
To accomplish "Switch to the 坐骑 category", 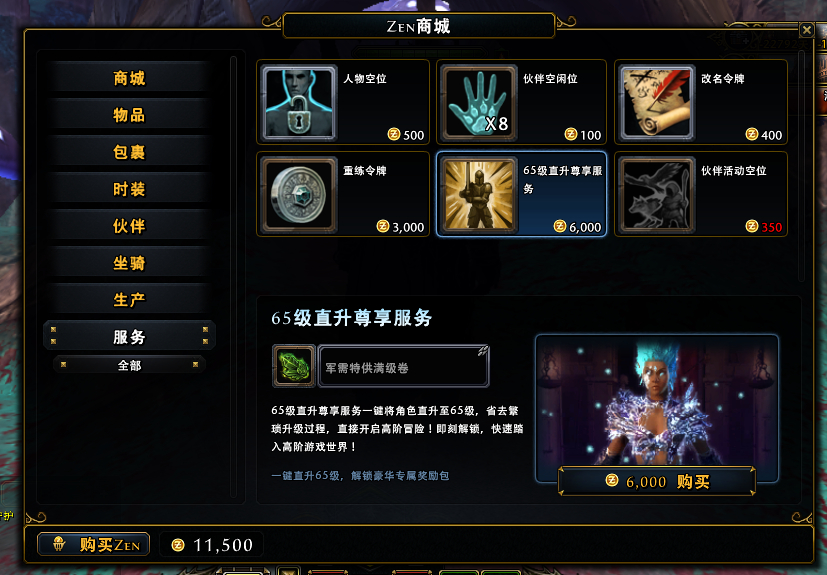I will [x=129, y=263].
